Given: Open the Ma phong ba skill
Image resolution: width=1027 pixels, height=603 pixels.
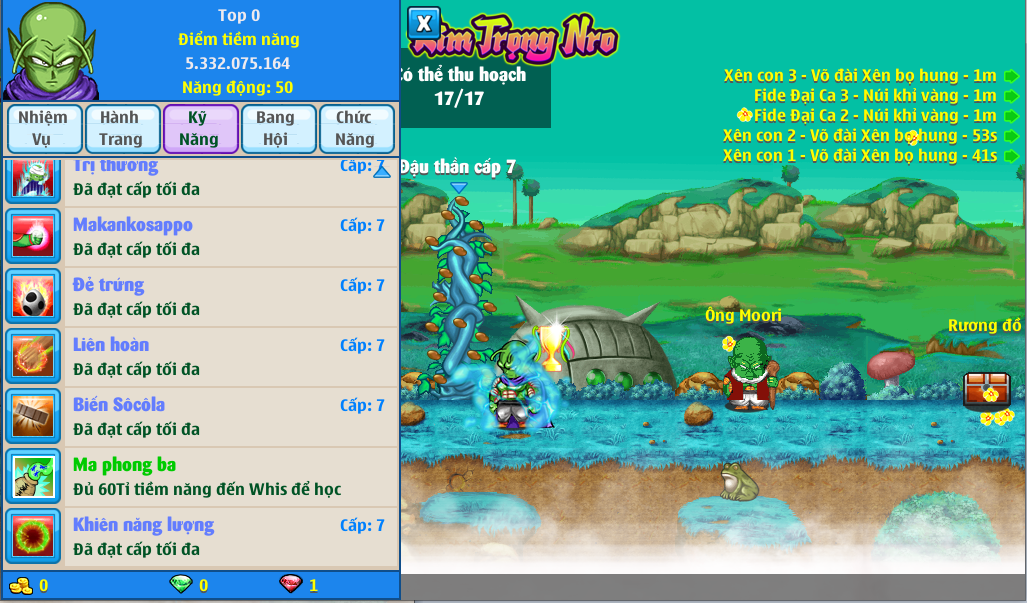Looking at the screenshot, I should pyautogui.click(x=200, y=477).
